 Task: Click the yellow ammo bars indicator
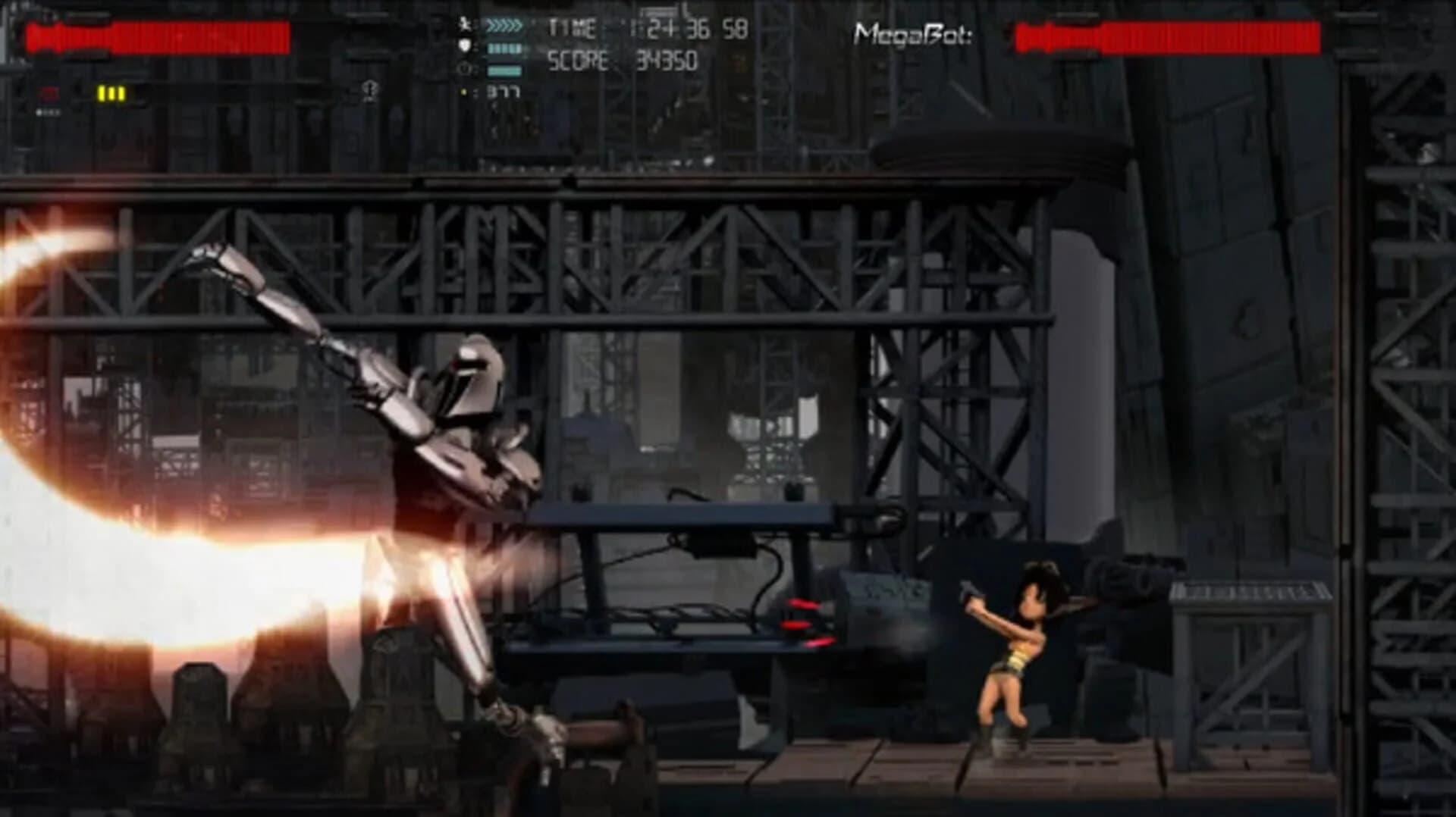tap(111, 93)
